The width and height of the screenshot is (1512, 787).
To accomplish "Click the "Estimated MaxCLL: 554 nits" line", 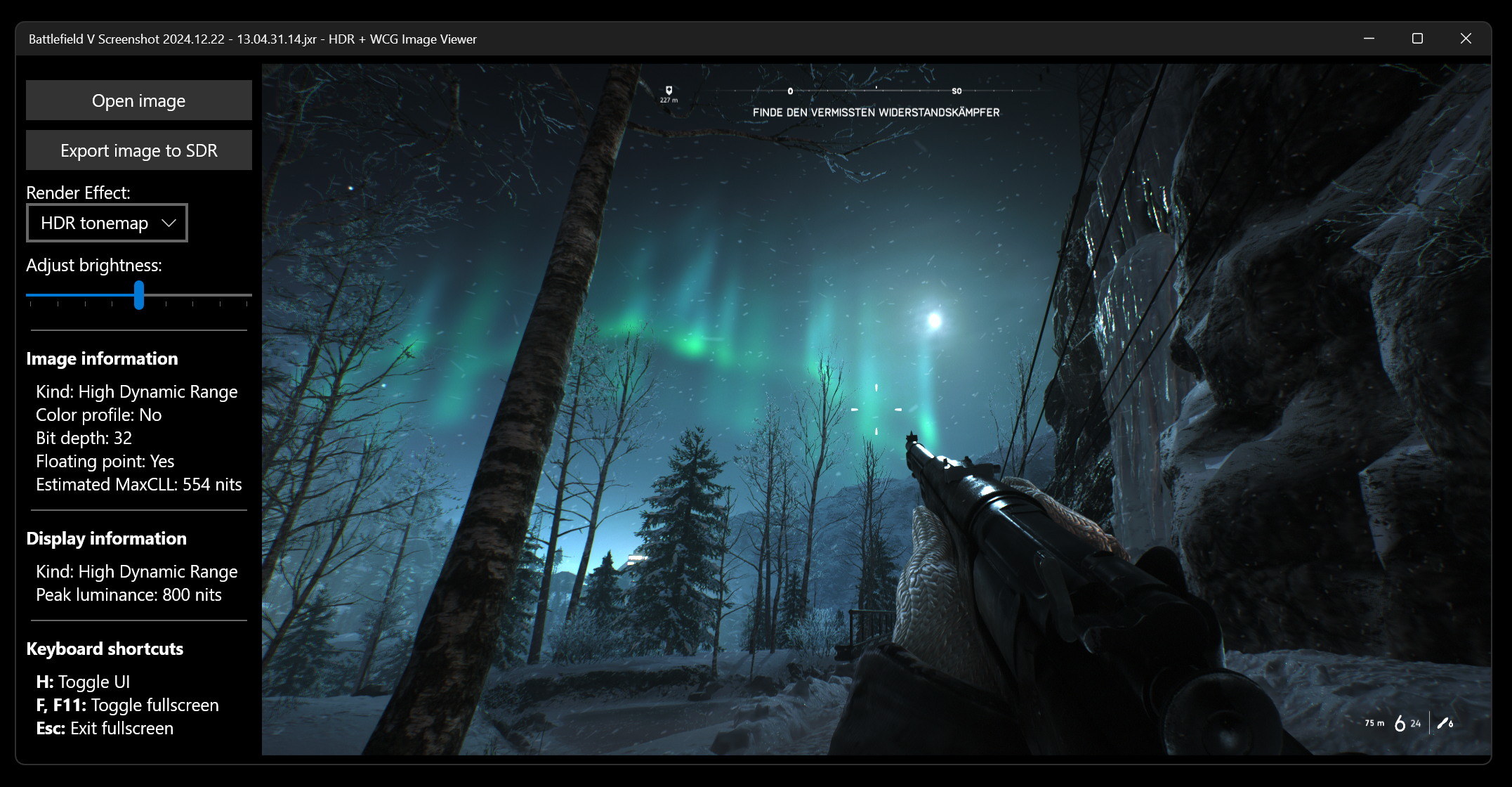I will tap(138, 484).
